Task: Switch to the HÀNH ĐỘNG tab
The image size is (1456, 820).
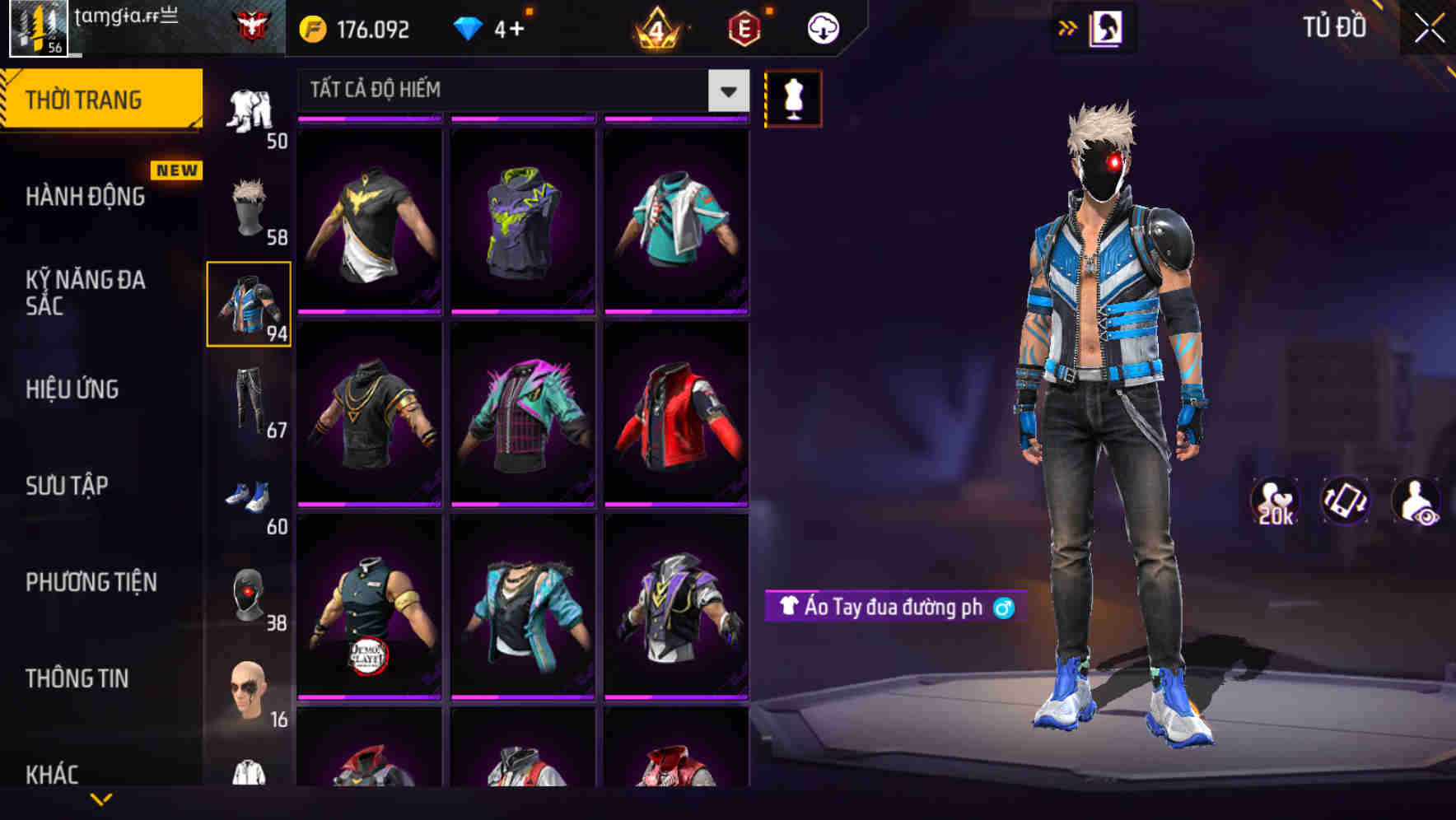Action: pos(86,196)
